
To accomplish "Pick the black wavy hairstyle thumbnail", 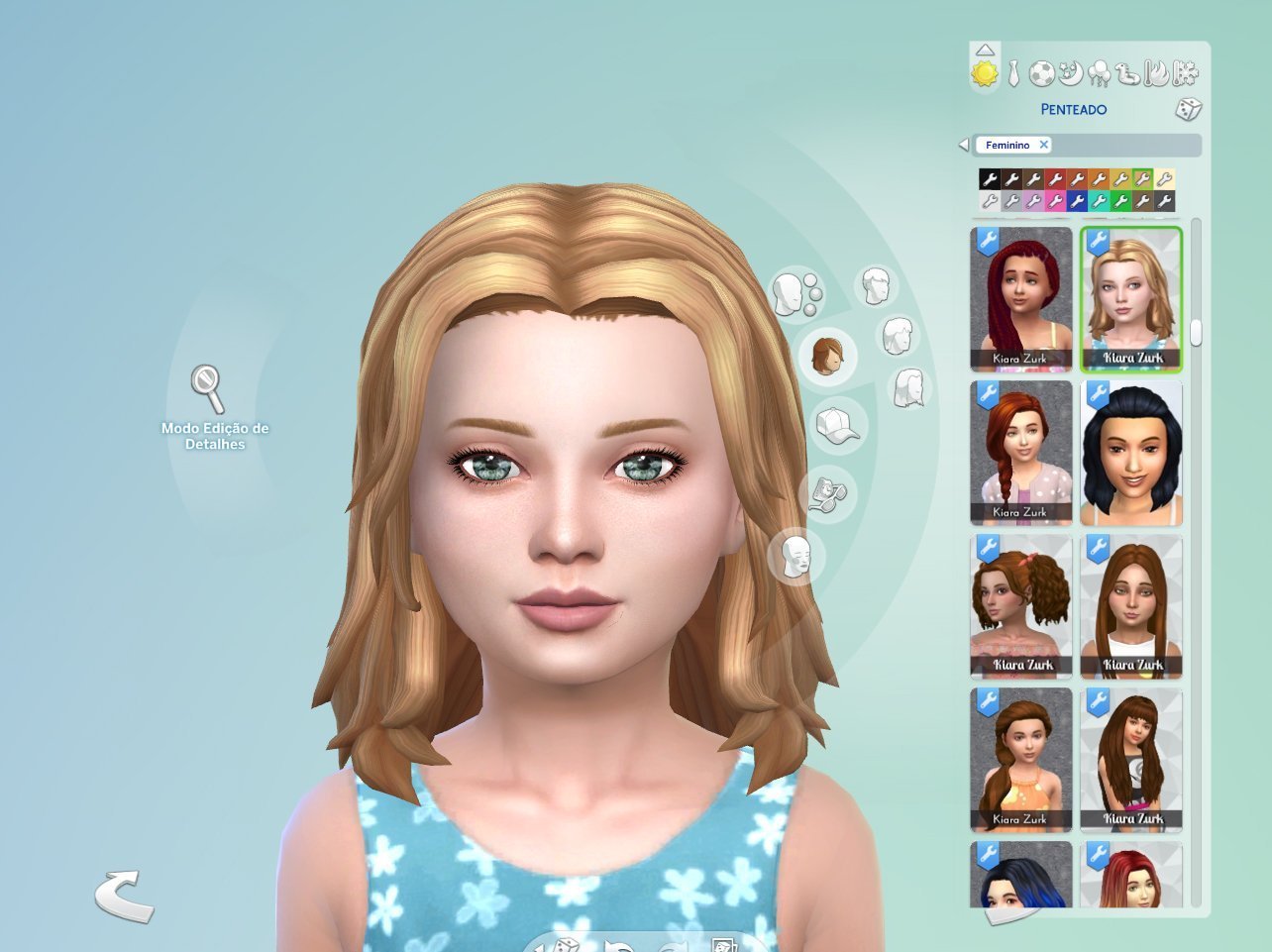I will (1131, 453).
